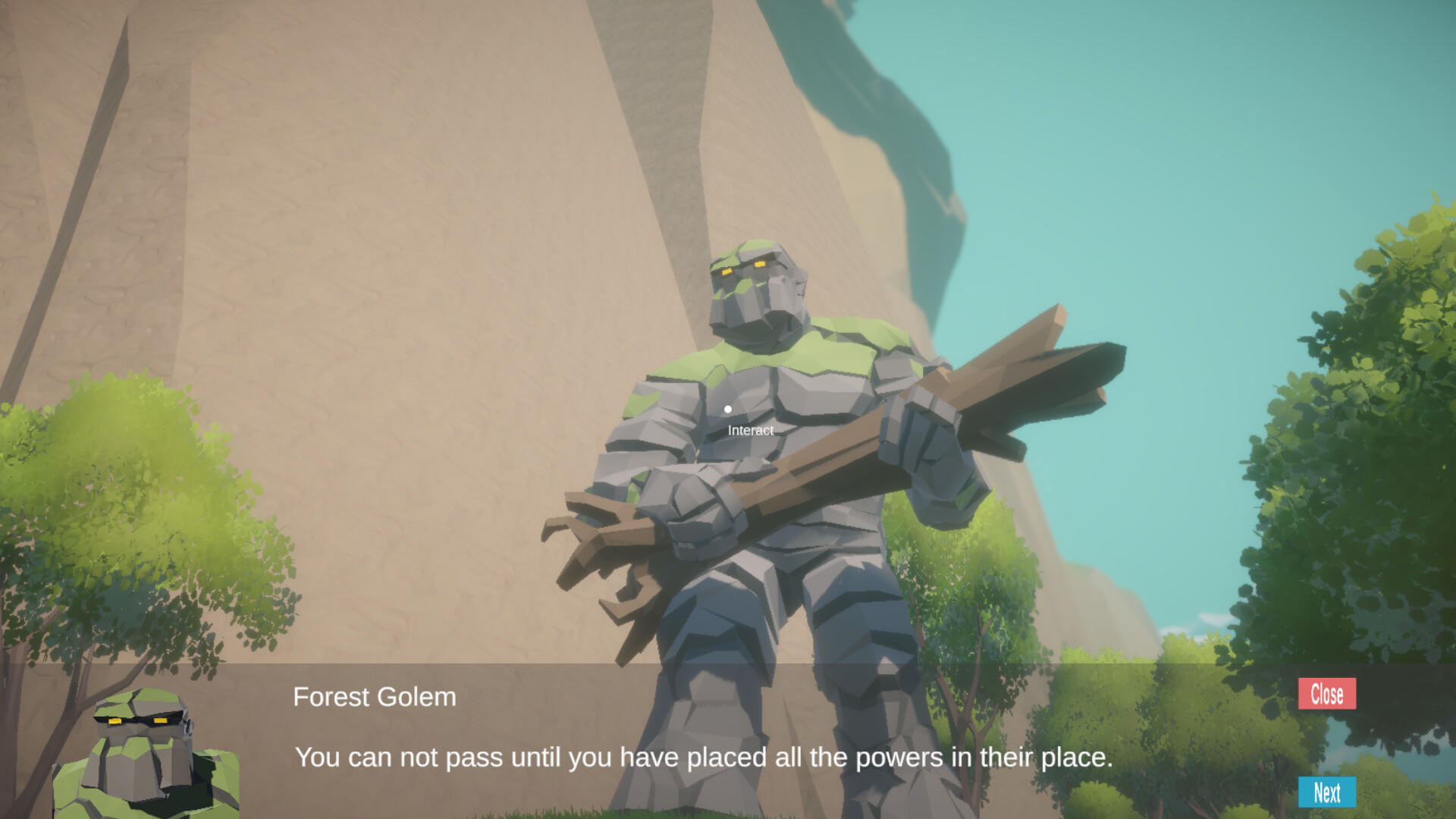Click the Interact prompt on the golem
Screen dimensions: 1456x819
point(749,431)
